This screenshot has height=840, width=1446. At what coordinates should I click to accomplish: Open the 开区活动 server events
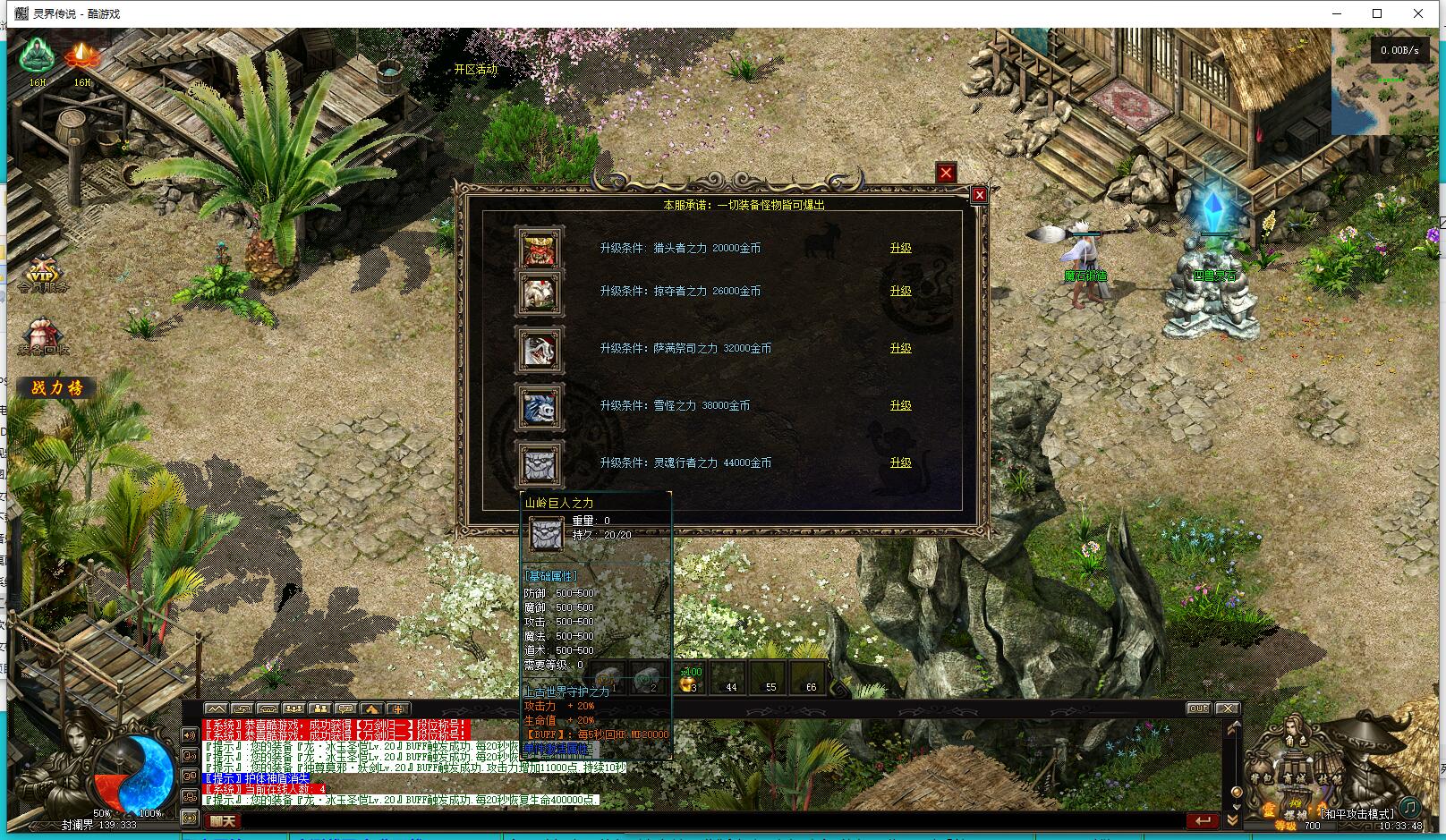coord(475,69)
